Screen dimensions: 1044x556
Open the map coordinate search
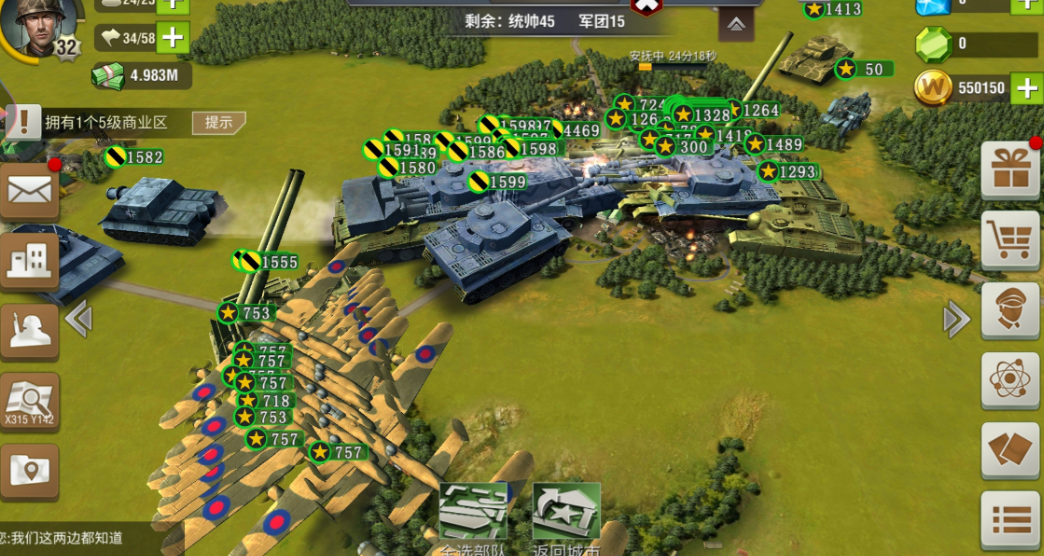click(29, 402)
